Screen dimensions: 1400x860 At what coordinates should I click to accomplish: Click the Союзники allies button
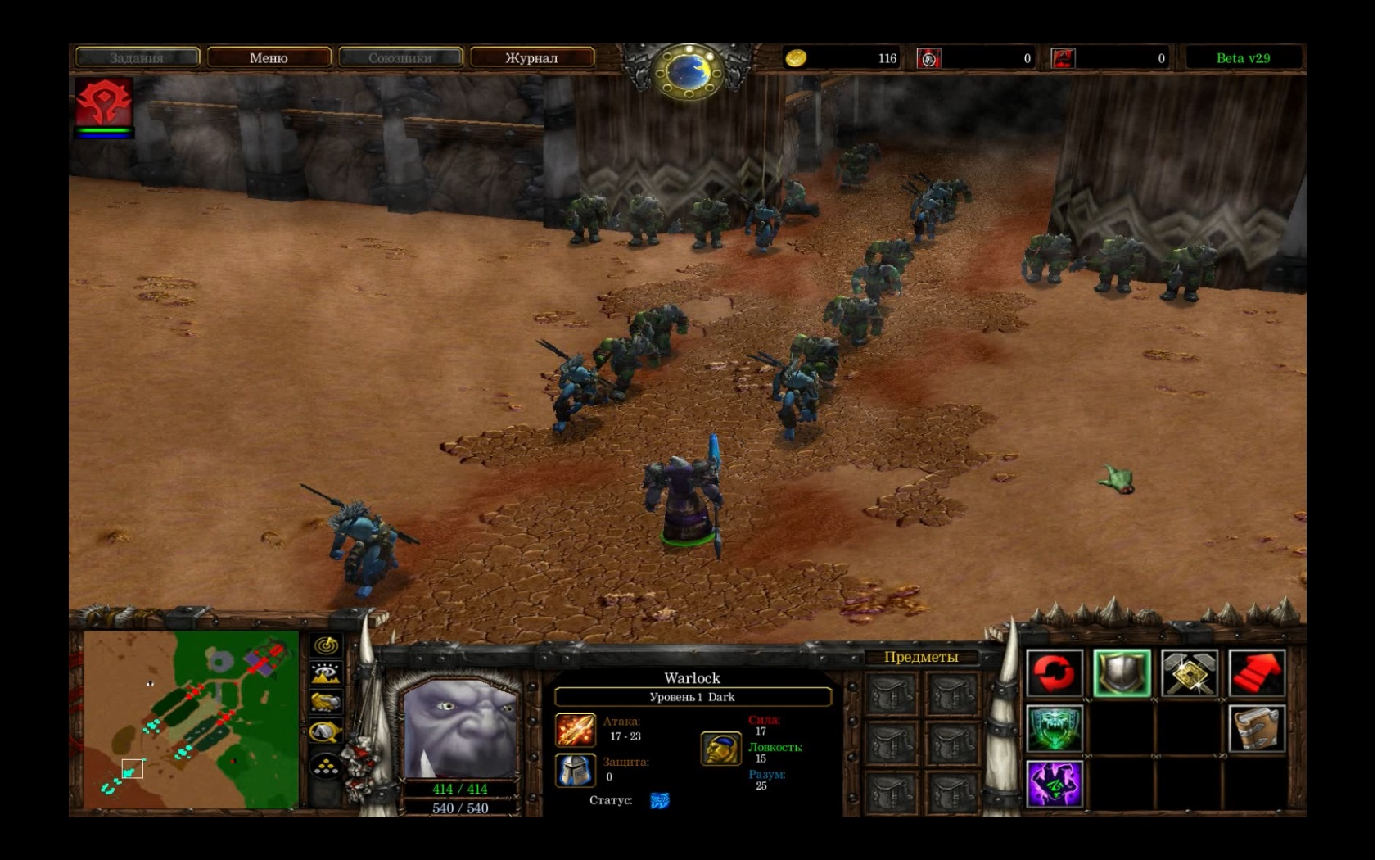pyautogui.click(x=400, y=57)
